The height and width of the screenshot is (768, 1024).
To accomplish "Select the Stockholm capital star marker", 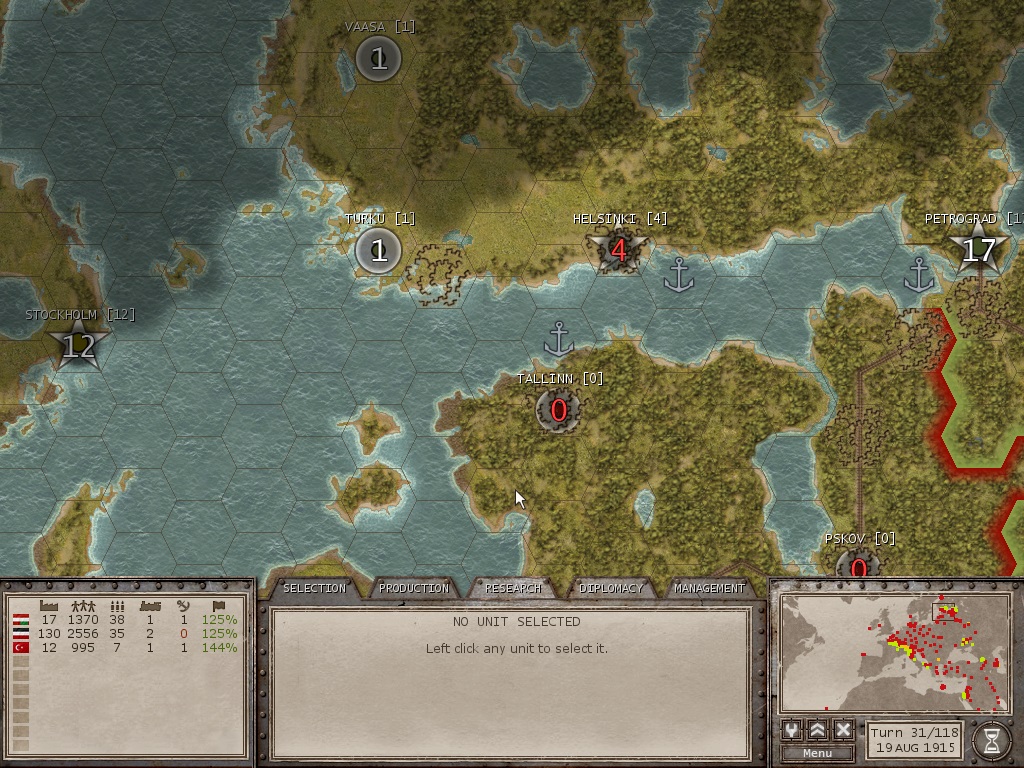I will point(78,346).
